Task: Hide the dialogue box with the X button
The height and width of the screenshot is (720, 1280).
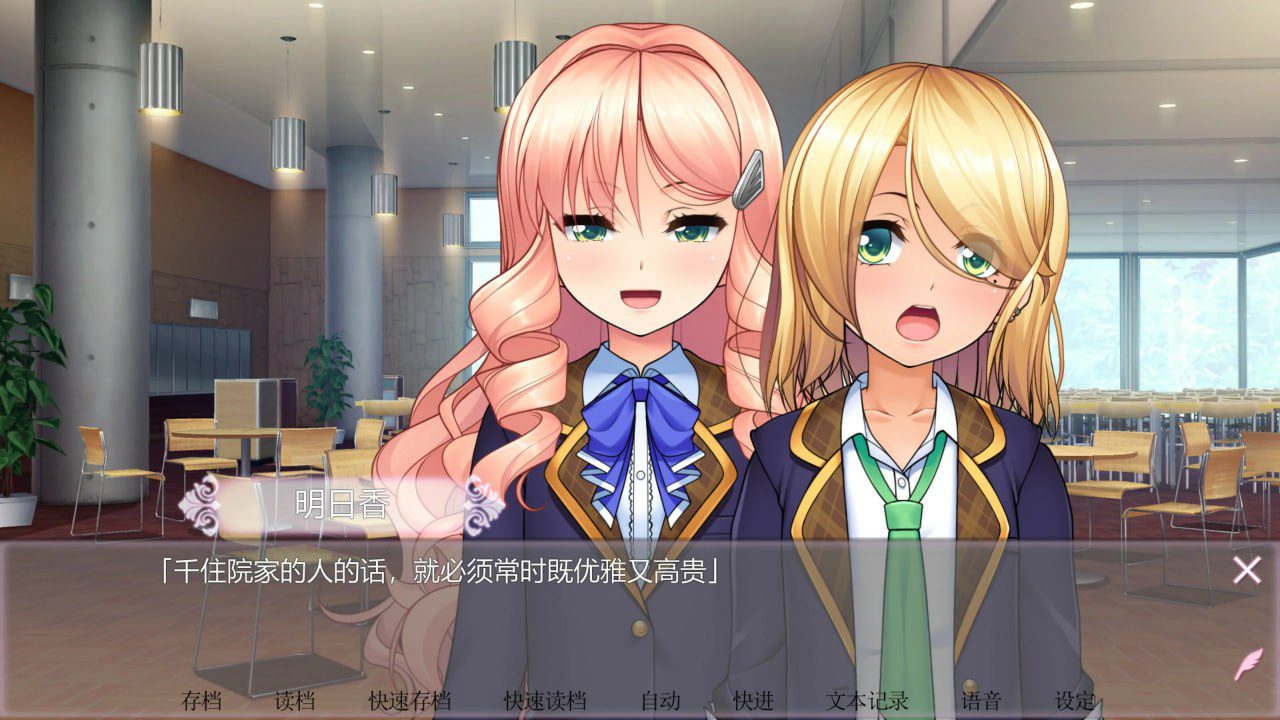Action: [x=1245, y=570]
